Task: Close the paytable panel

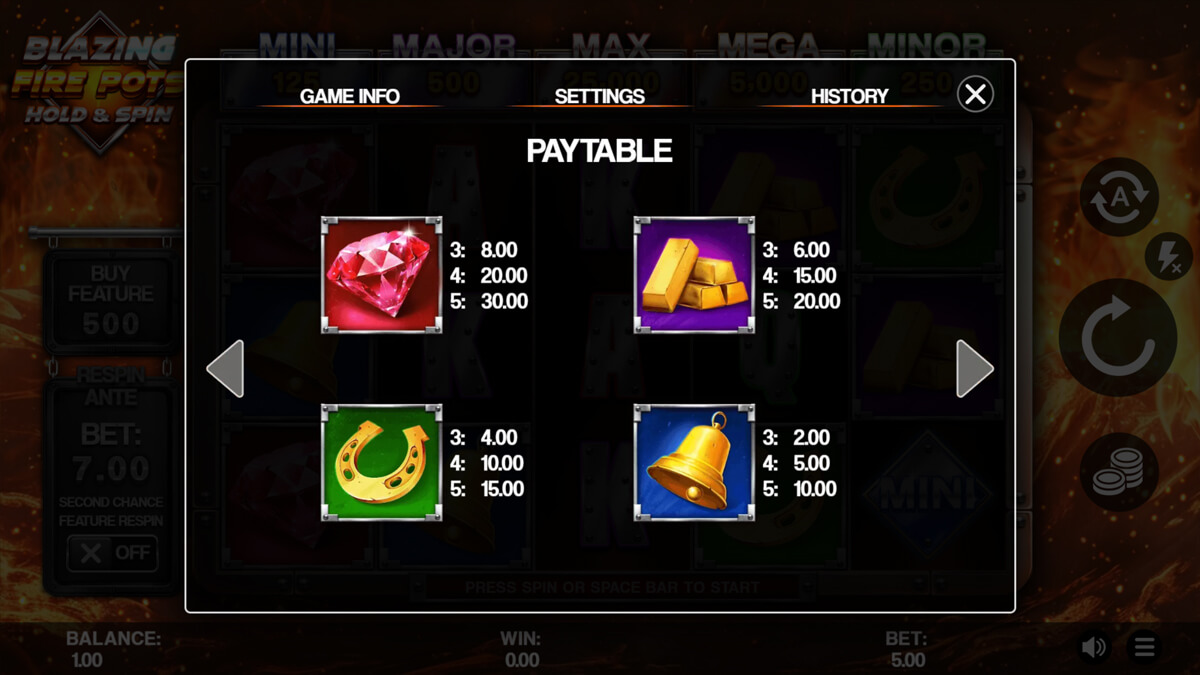Action: (975, 94)
